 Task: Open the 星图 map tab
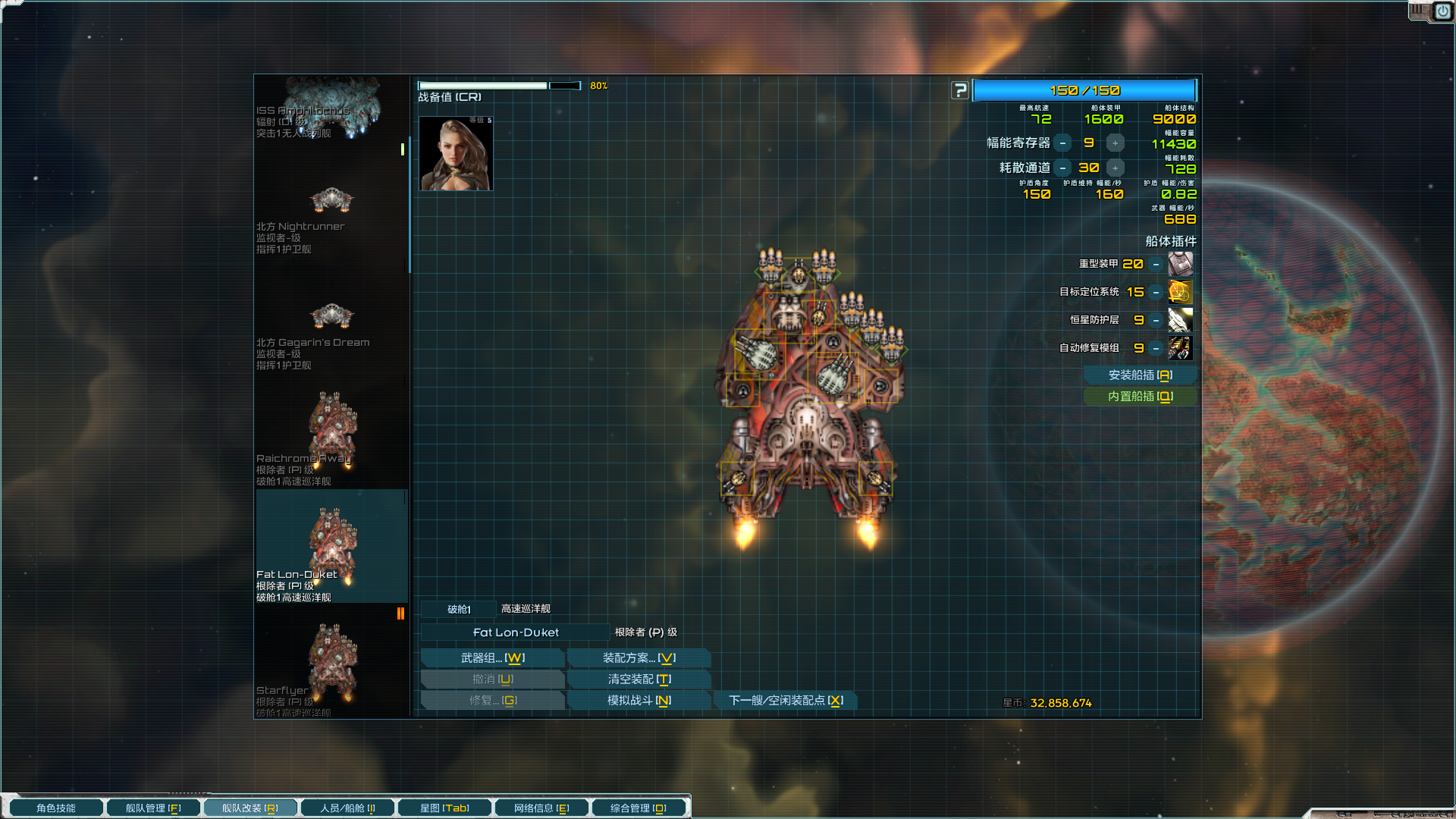[x=444, y=808]
